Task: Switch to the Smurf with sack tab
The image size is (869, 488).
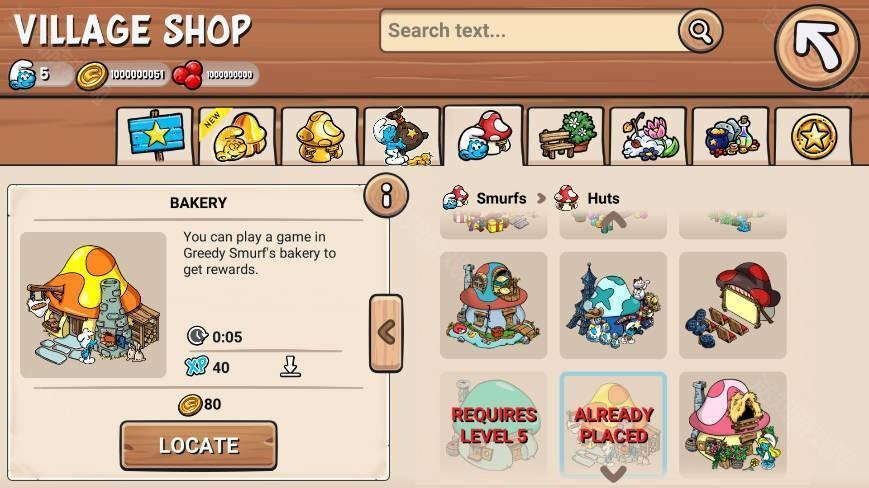Action: coord(402,136)
